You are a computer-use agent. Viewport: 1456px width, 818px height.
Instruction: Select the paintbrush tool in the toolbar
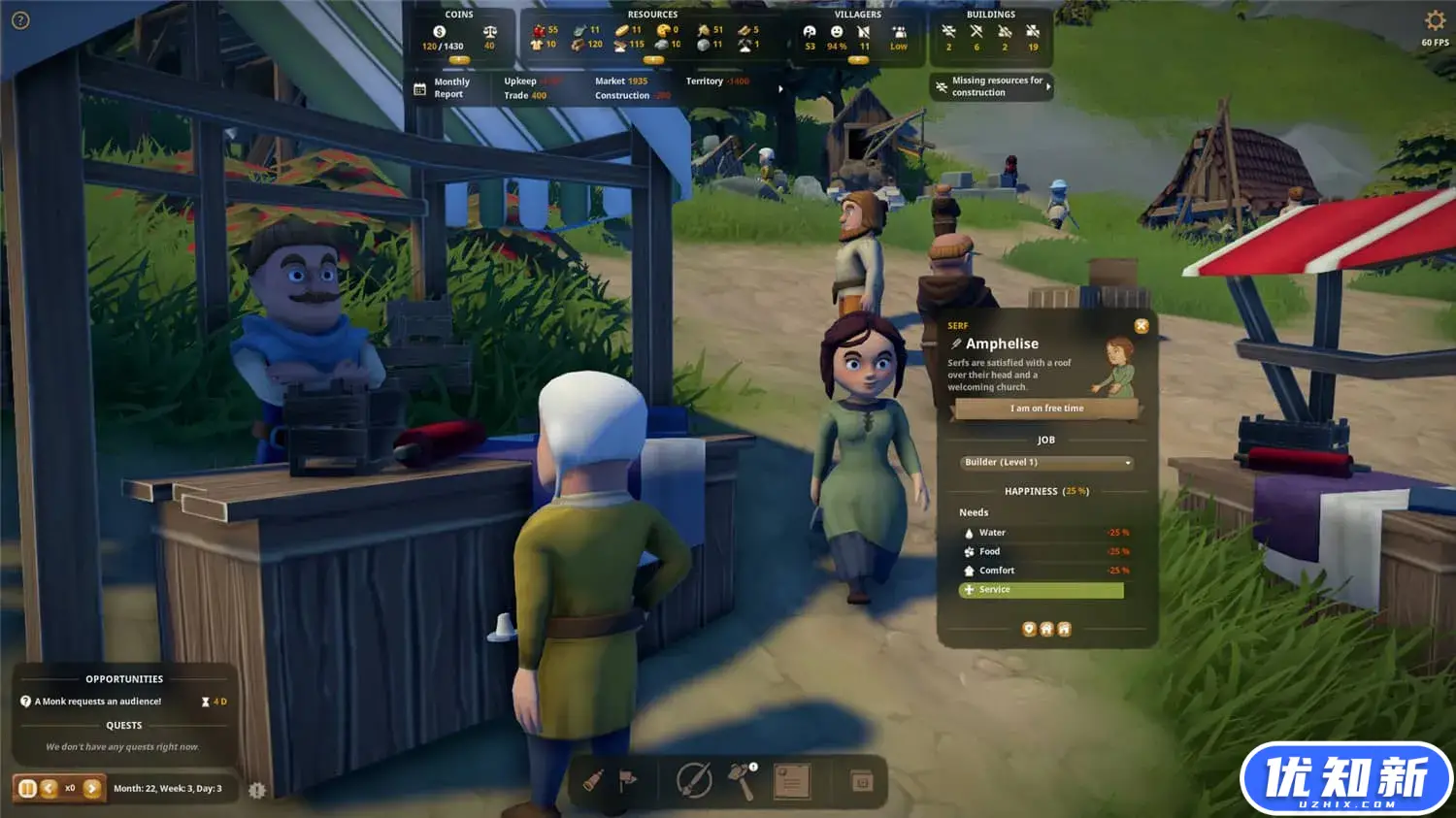[593, 780]
